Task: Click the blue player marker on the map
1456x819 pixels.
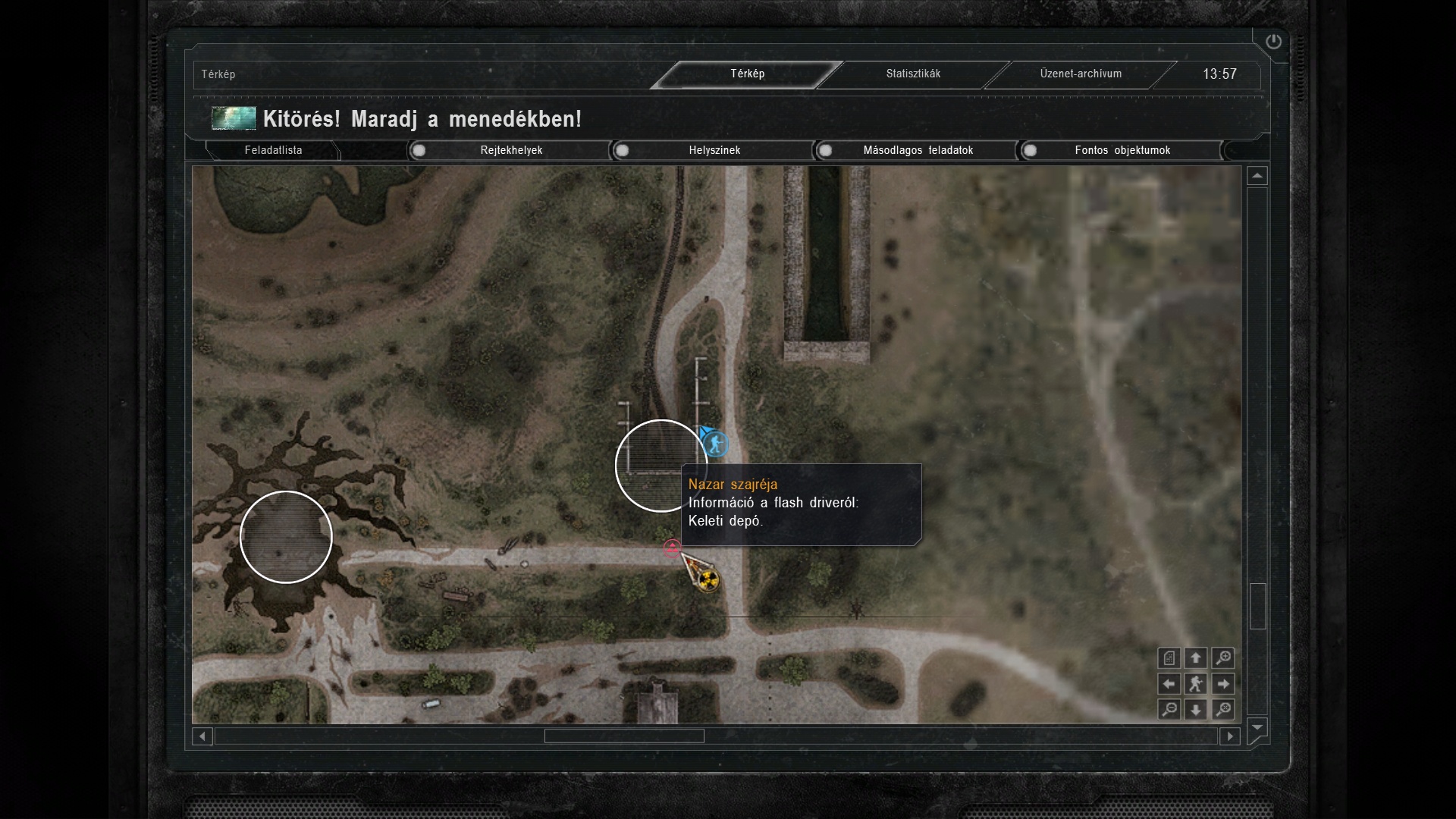Action: pyautogui.click(x=715, y=444)
